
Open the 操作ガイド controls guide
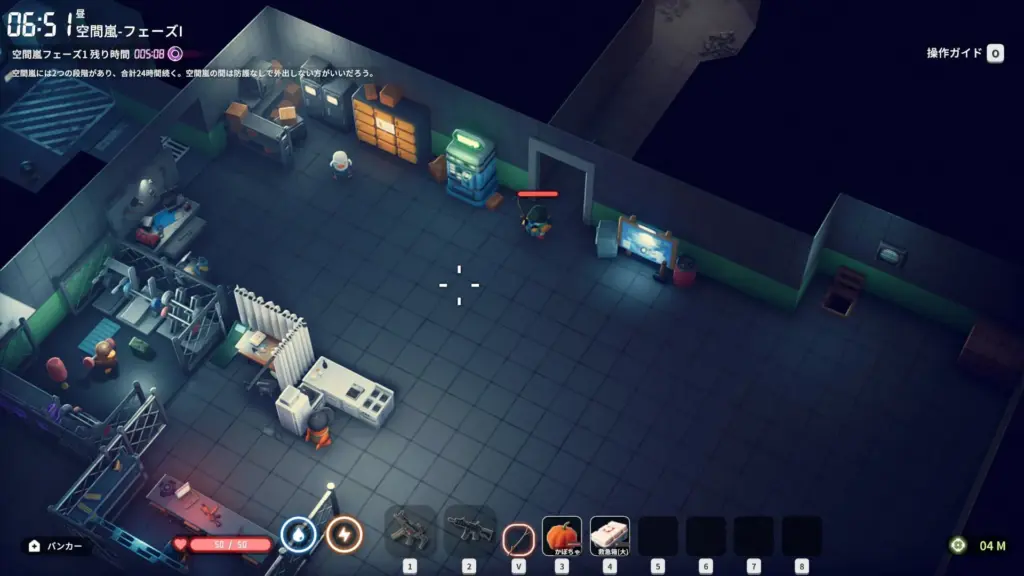pos(964,54)
